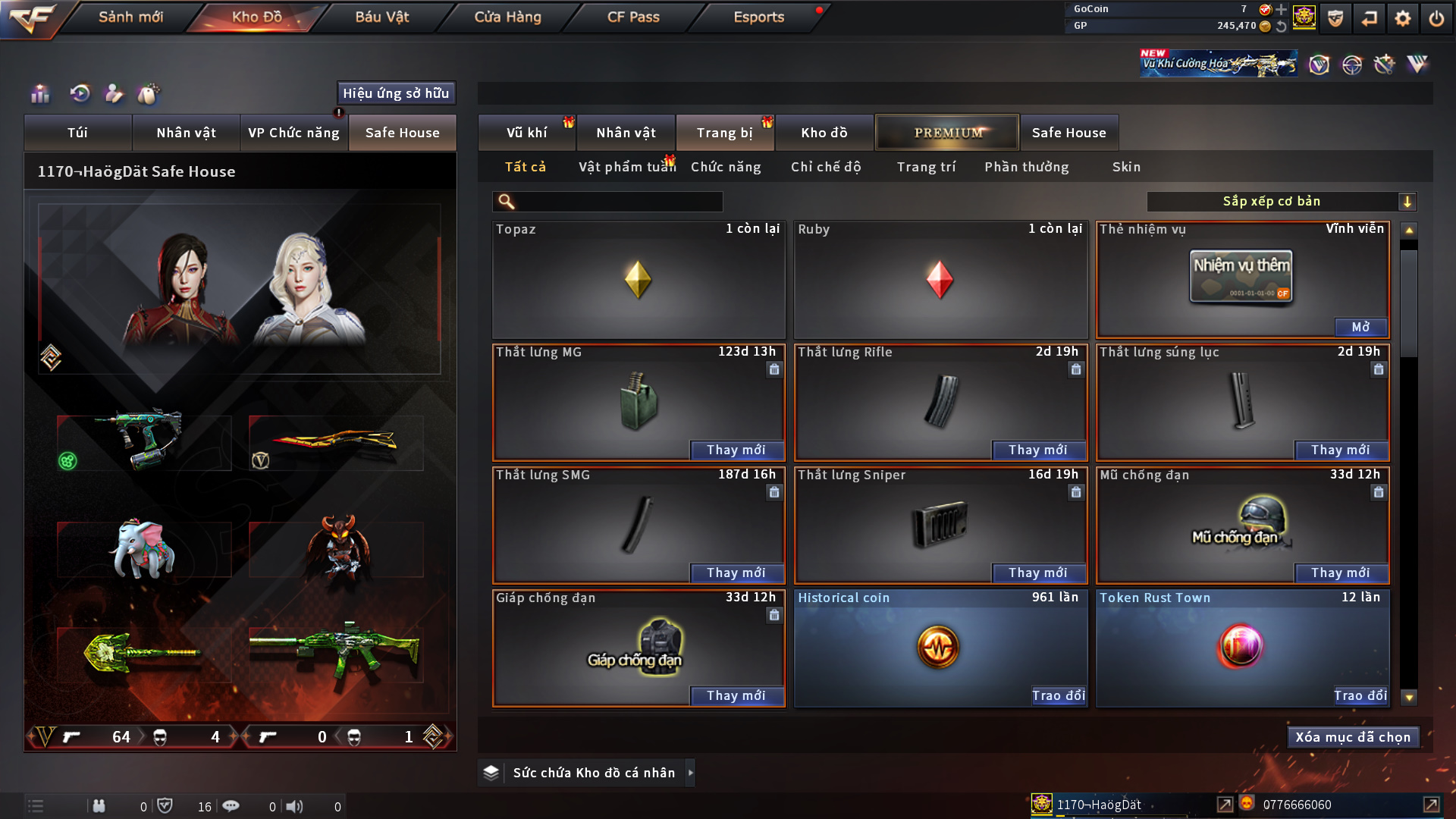Viewport: 1456px width, 819px height.
Task: Open the CF Pass page
Action: 633,17
